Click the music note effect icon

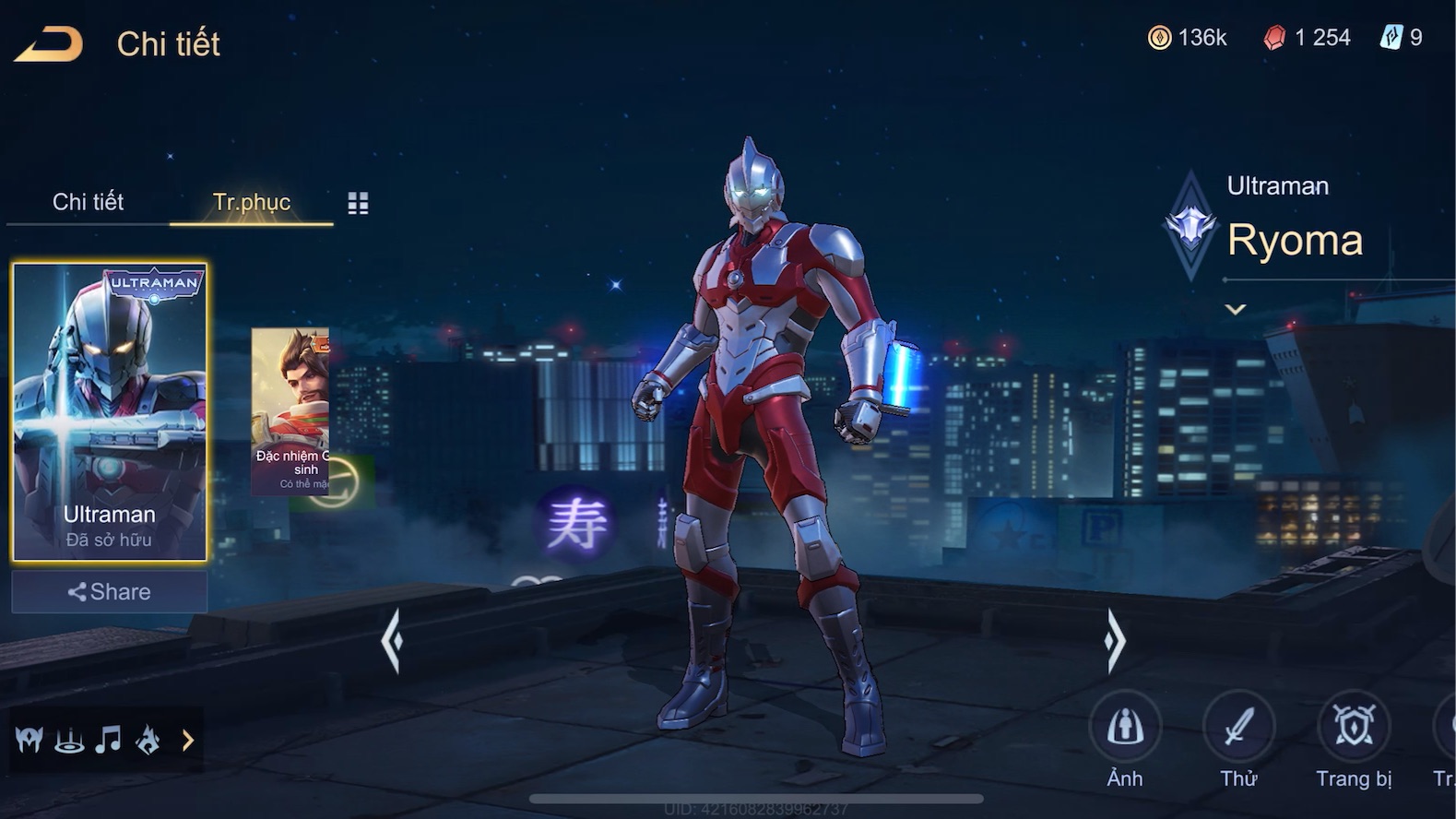click(x=109, y=740)
